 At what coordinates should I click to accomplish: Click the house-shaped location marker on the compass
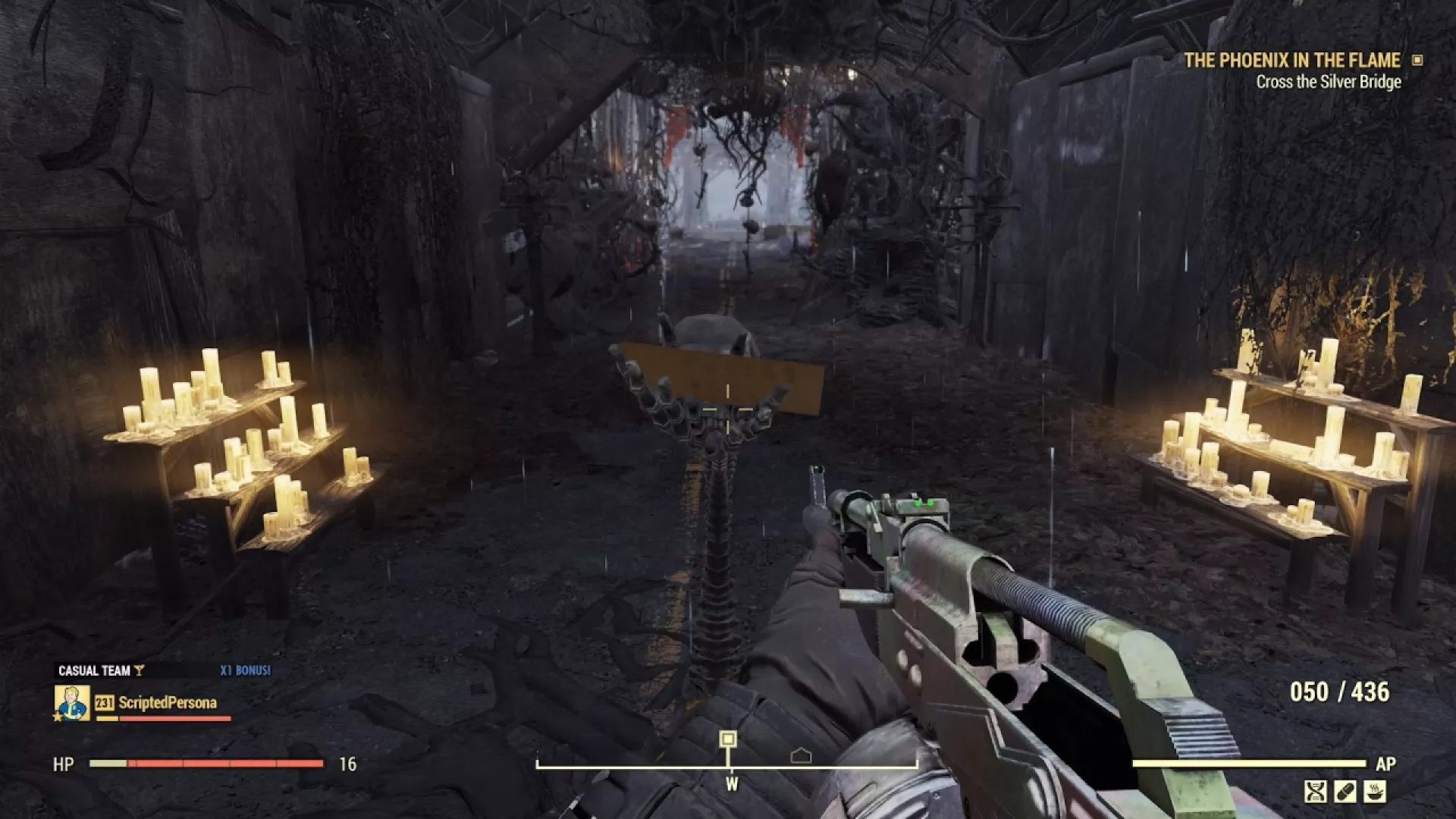[801, 755]
